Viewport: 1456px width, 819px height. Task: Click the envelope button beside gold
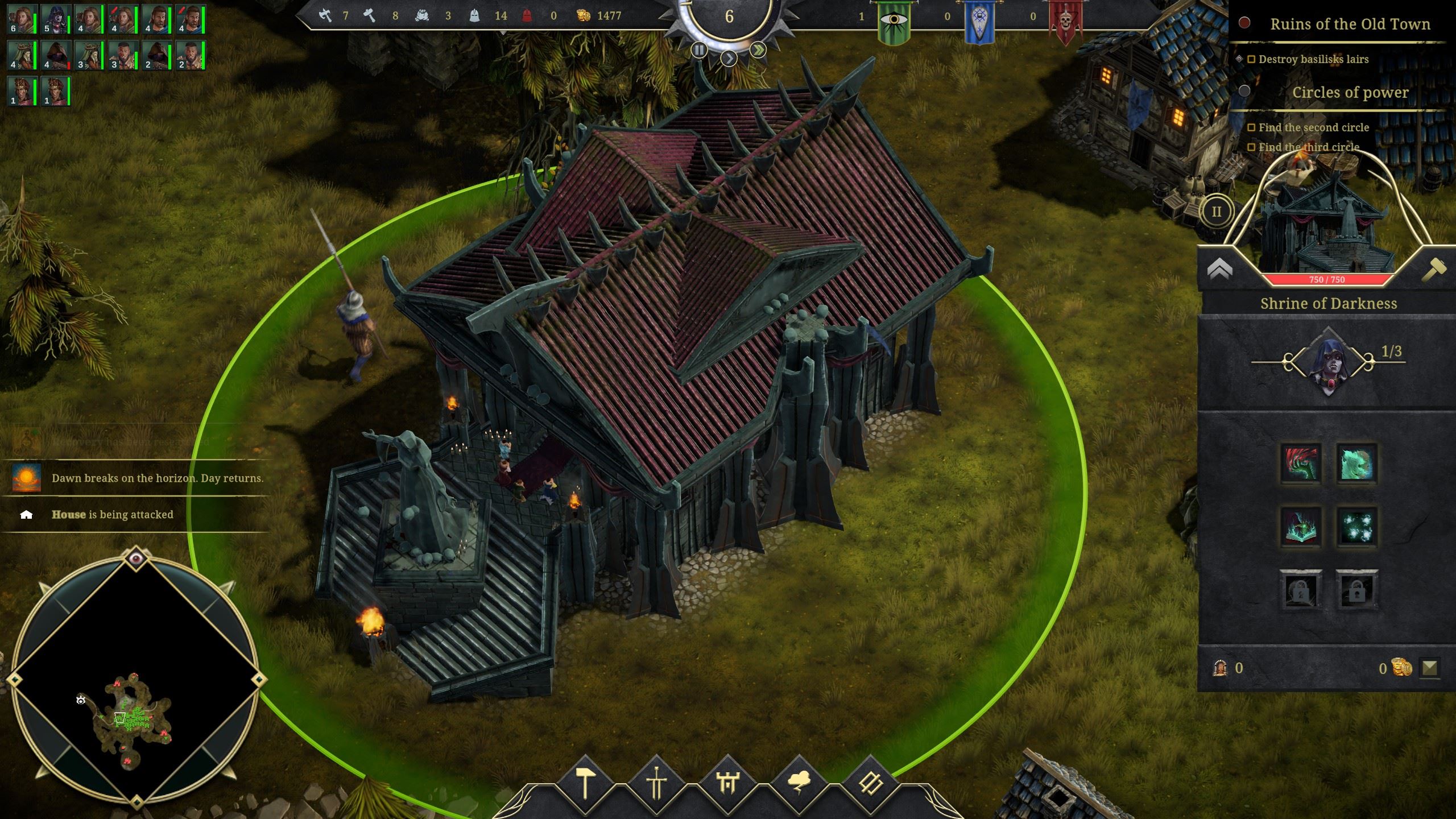1429,667
